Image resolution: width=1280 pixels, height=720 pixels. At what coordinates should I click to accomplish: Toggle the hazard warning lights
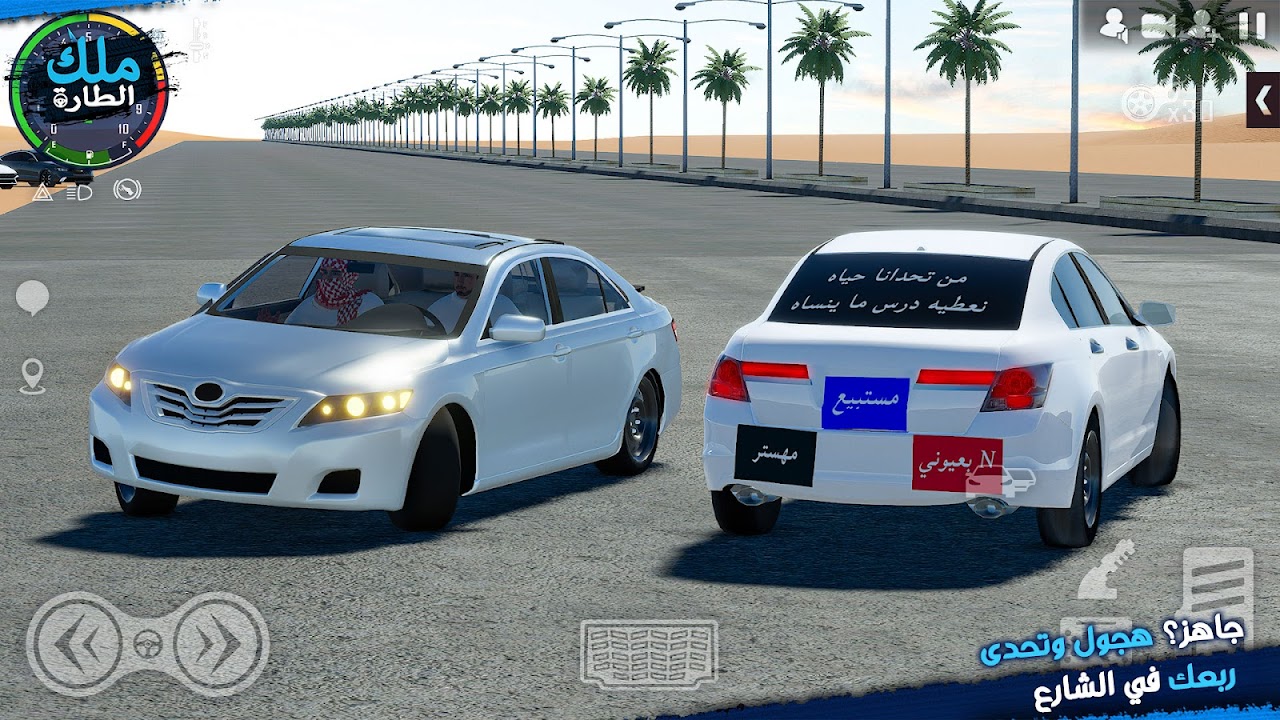(43, 192)
